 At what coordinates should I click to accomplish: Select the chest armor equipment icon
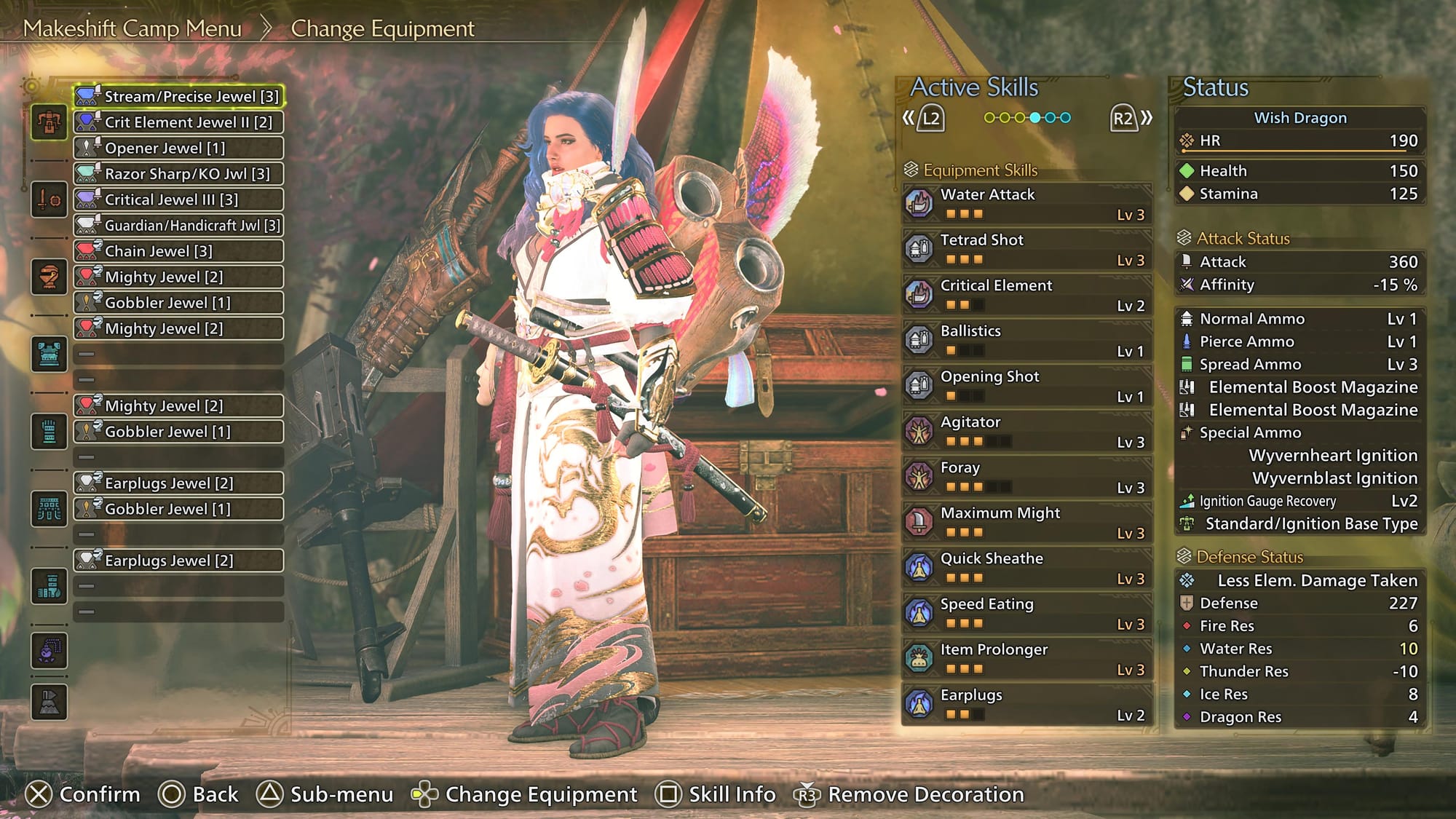(x=49, y=355)
